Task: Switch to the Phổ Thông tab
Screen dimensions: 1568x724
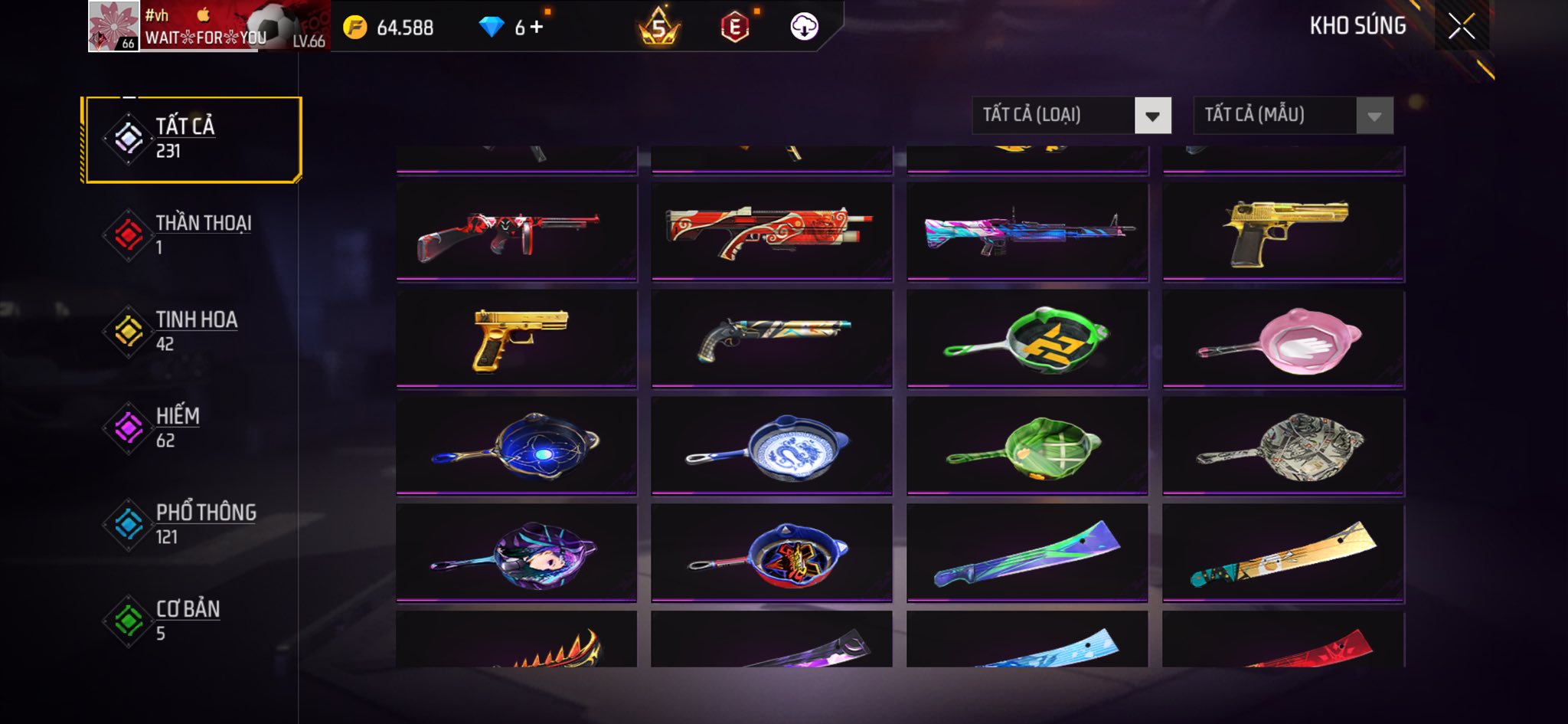Action: click(192, 524)
